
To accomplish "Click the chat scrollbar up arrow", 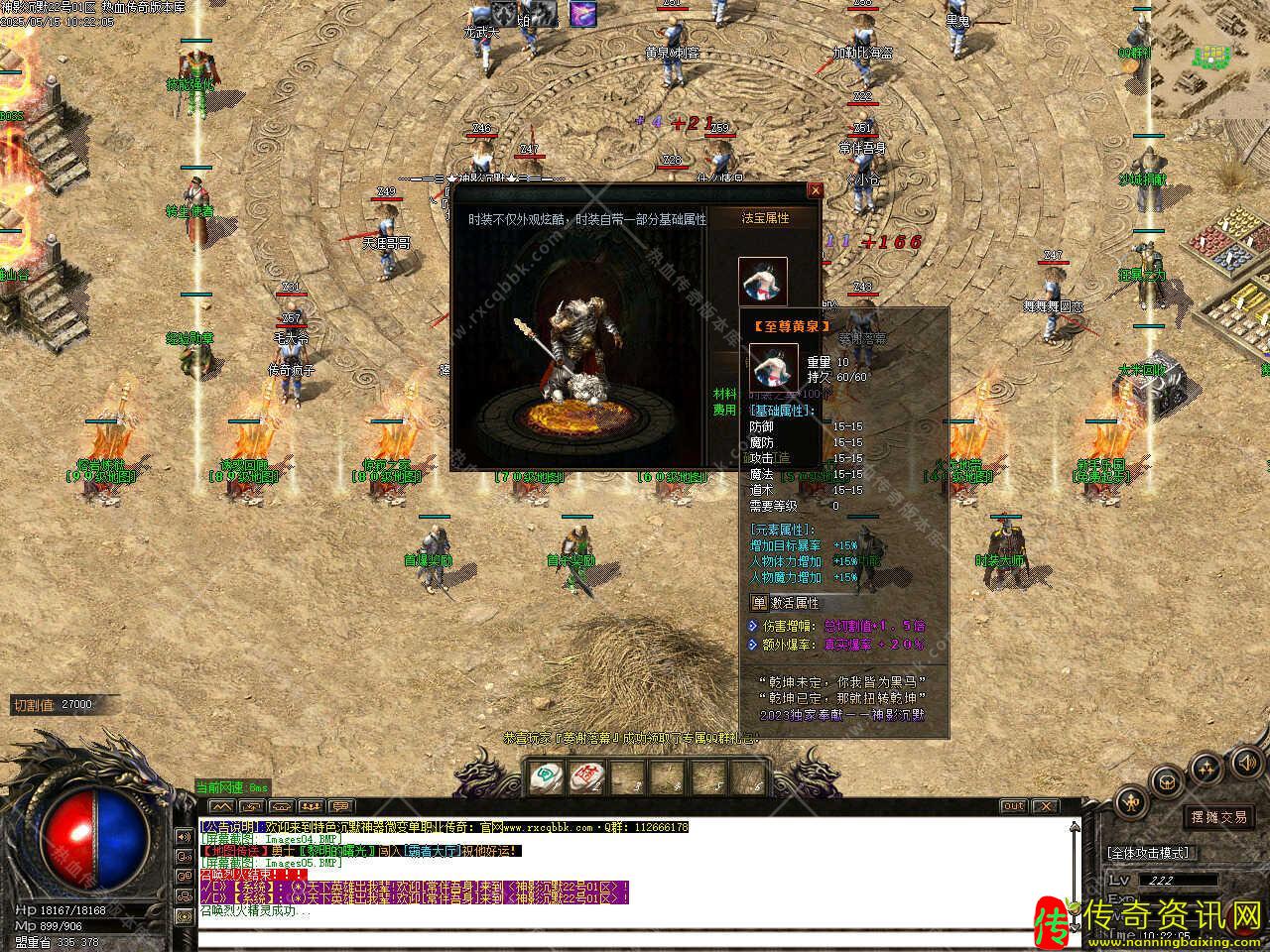I will (x=1074, y=826).
